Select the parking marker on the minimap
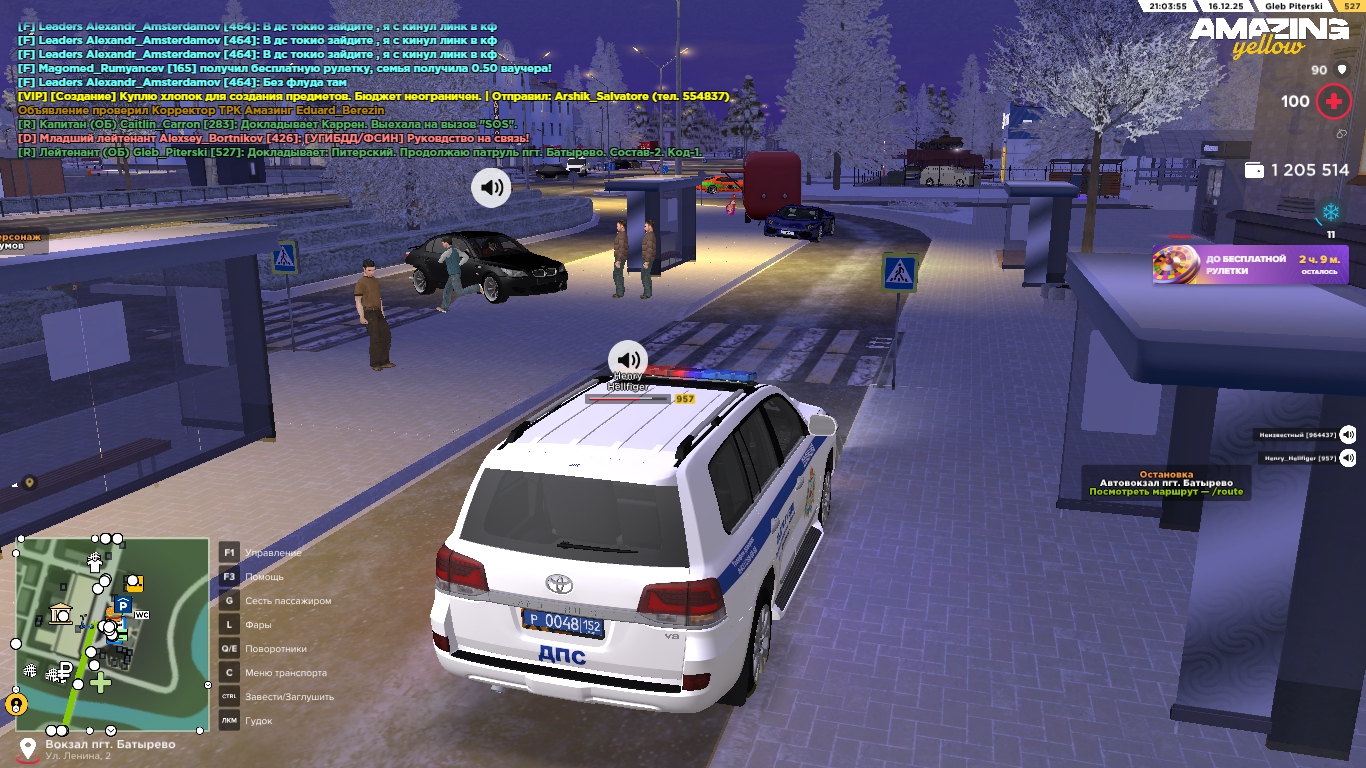Viewport: 1366px width, 768px height. [122, 605]
